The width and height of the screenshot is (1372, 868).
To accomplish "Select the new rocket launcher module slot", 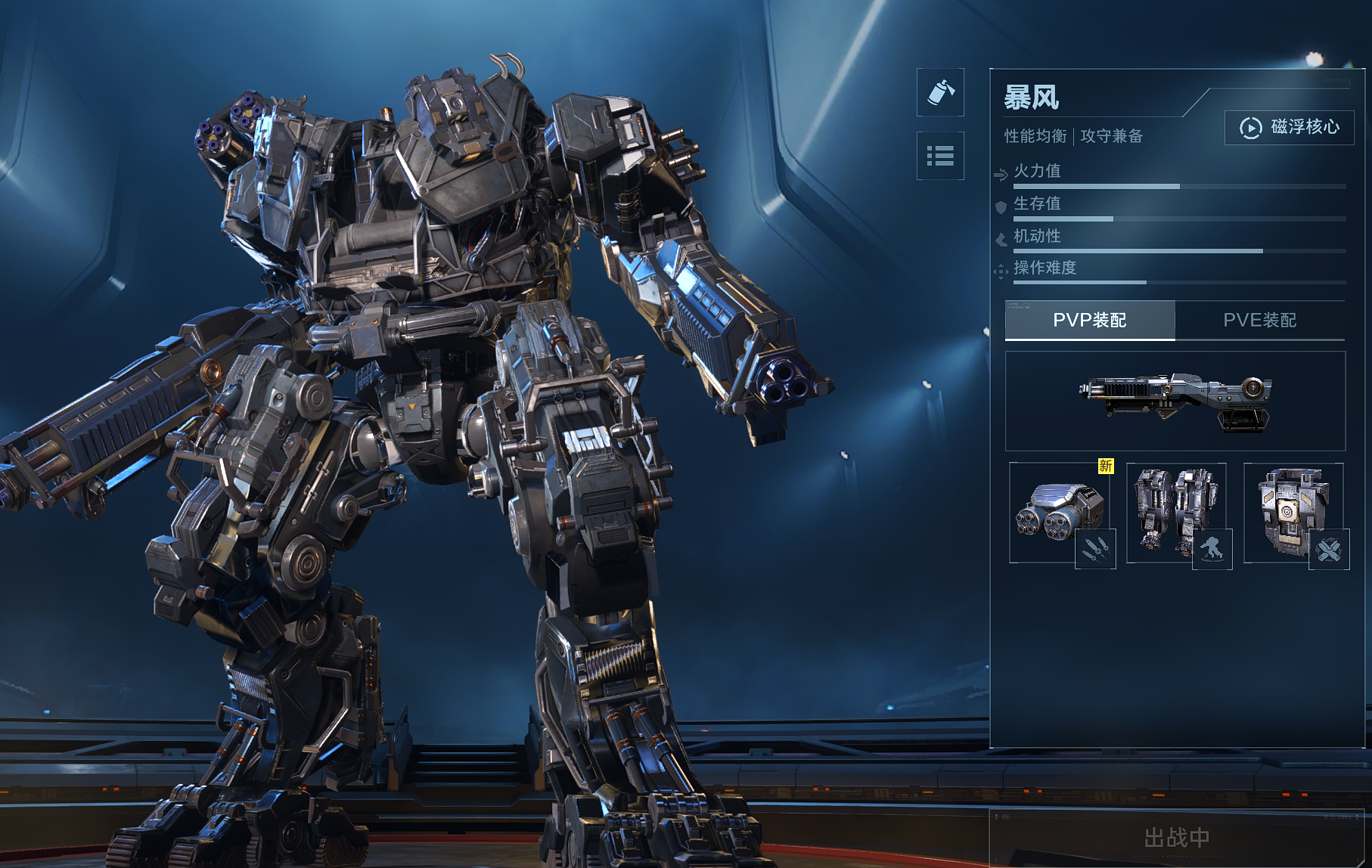I will click(x=1060, y=513).
